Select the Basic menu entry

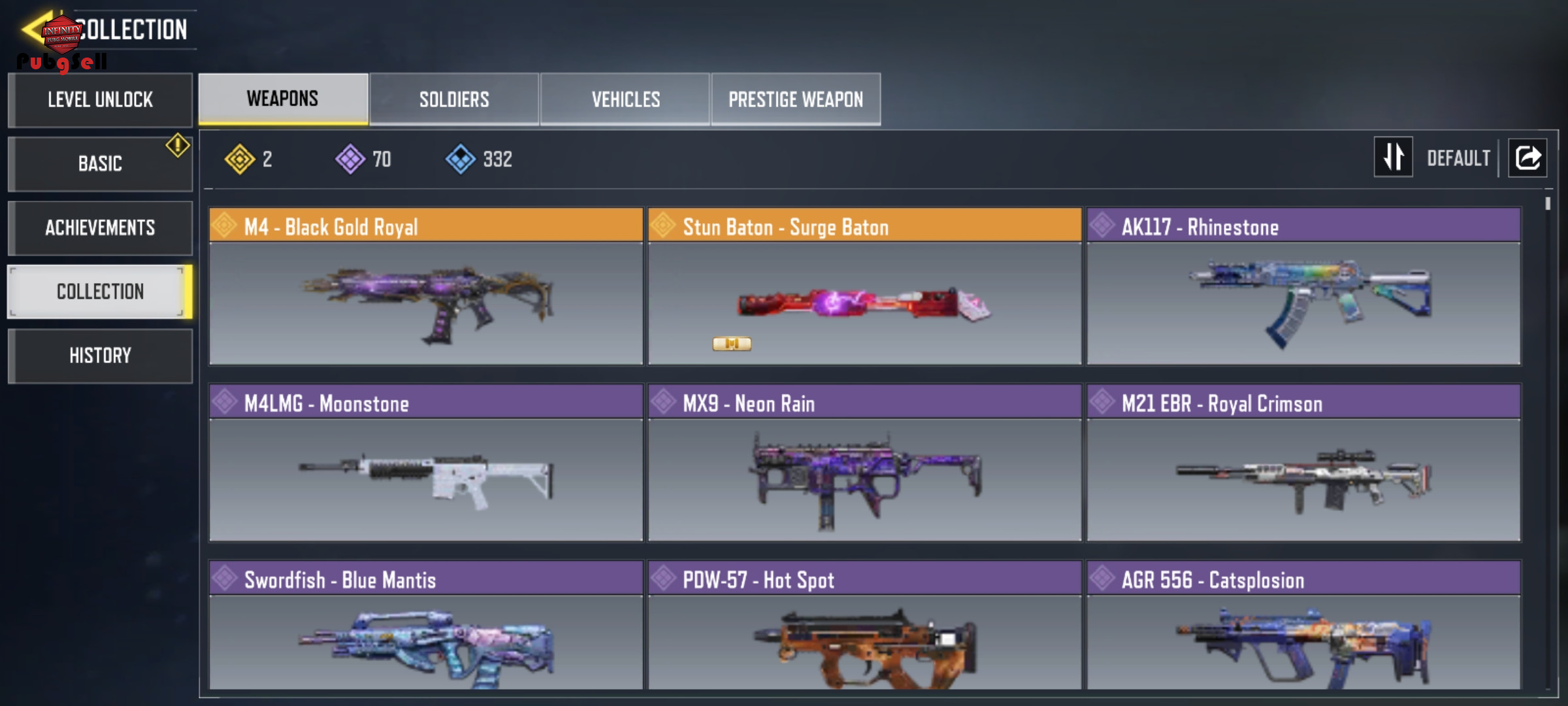pyautogui.click(x=100, y=163)
